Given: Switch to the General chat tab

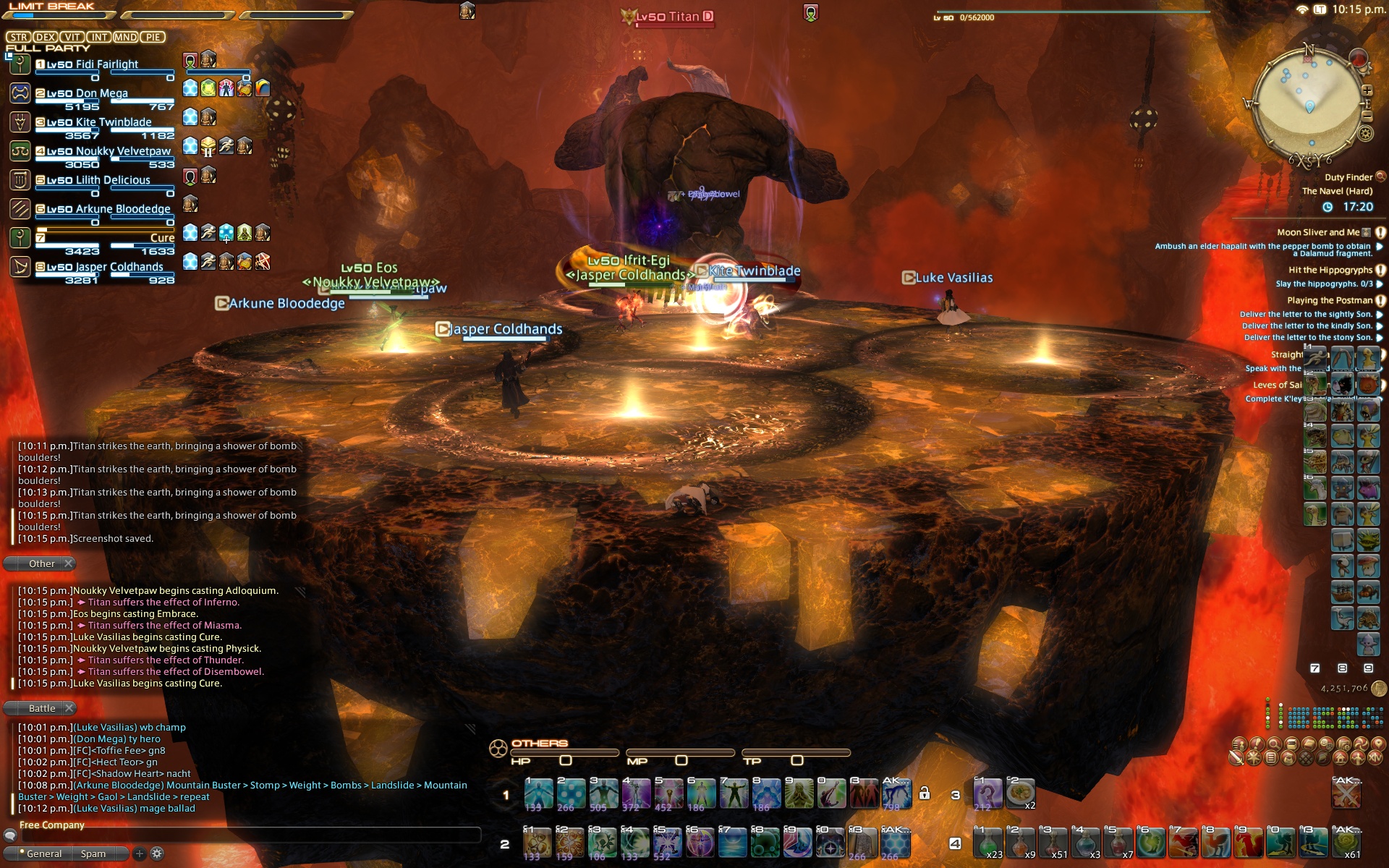Looking at the screenshot, I should pyautogui.click(x=43, y=854).
